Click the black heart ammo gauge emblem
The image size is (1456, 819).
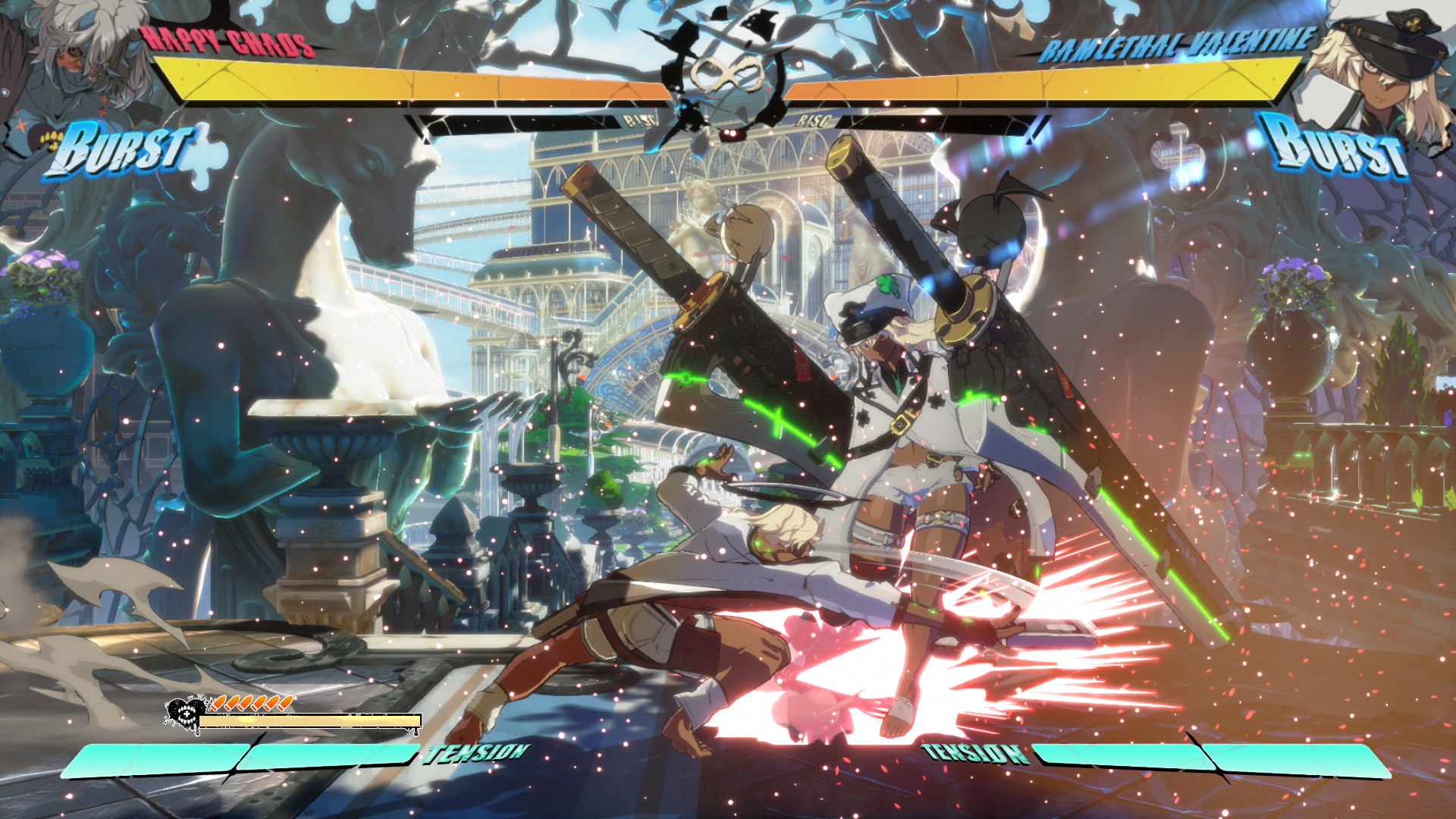(185, 714)
